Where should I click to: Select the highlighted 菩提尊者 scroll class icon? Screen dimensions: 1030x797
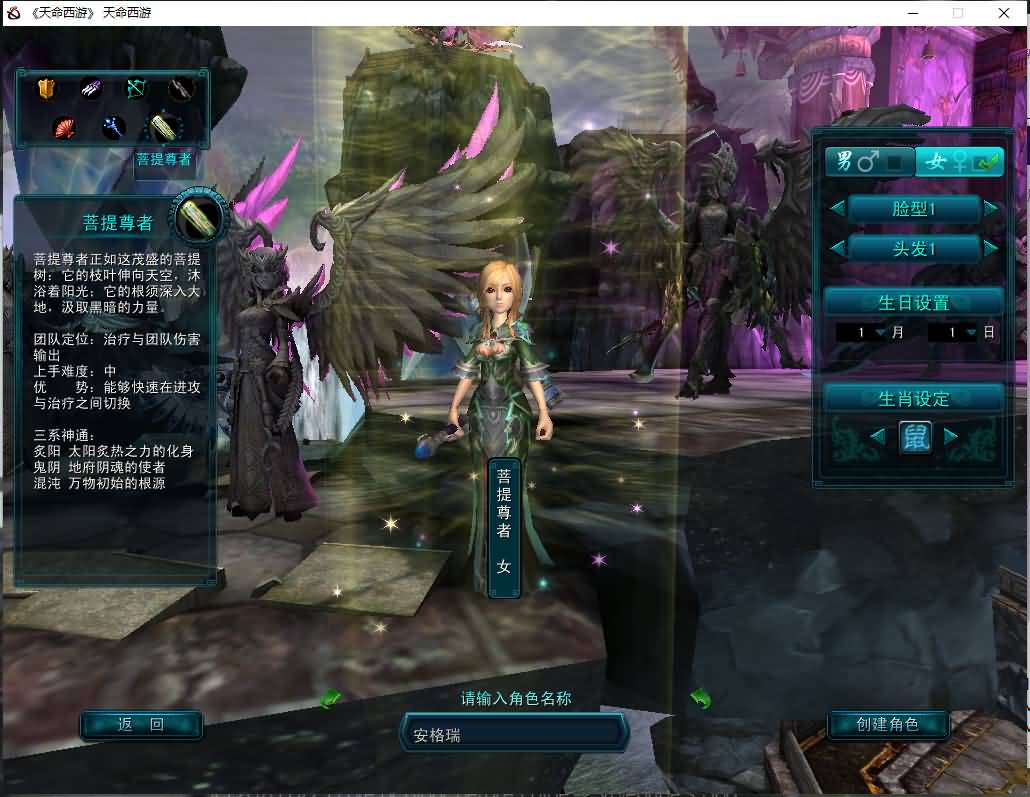pos(164,127)
